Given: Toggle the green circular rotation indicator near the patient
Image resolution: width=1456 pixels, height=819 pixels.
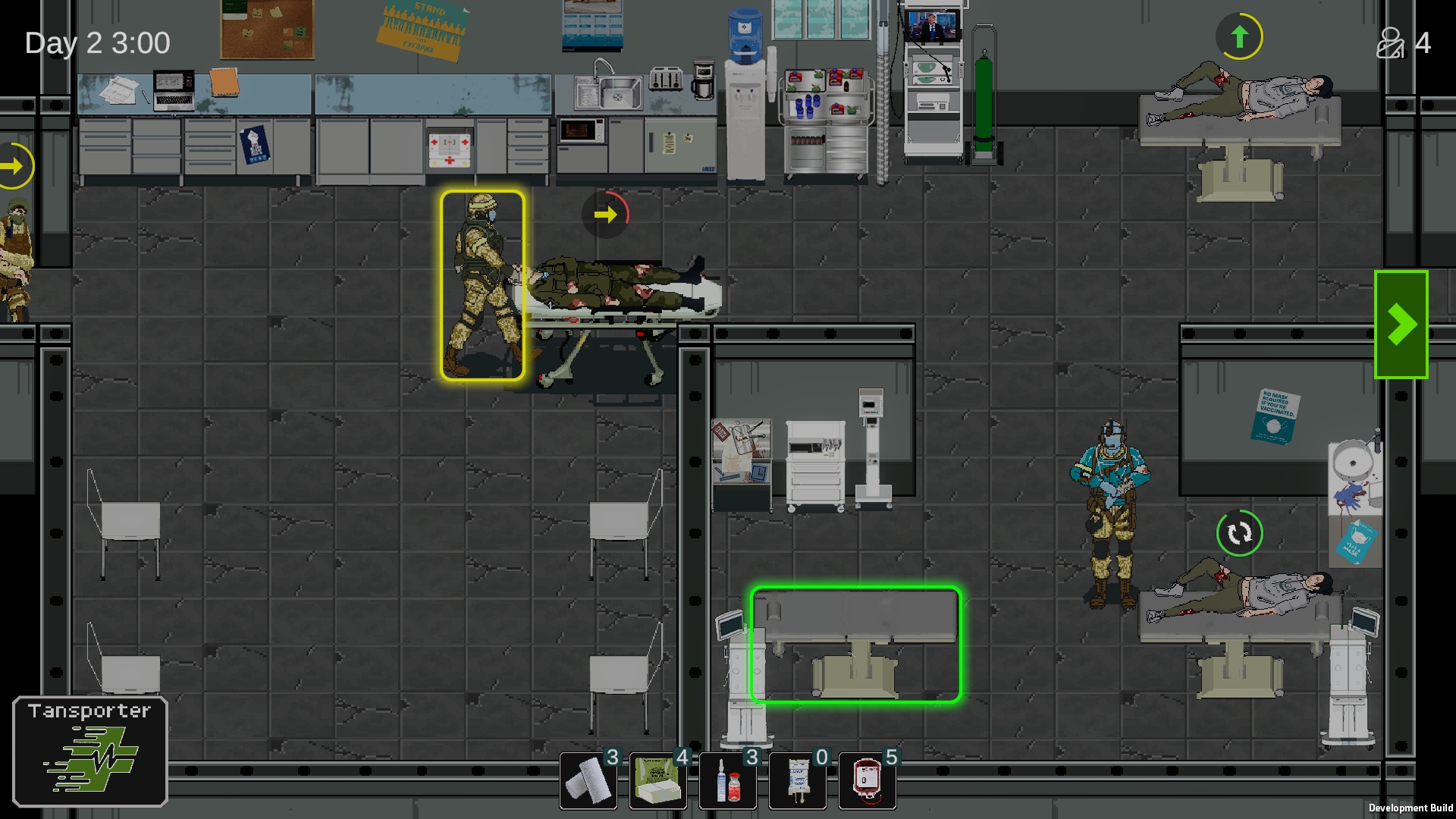Looking at the screenshot, I should point(1239,533).
